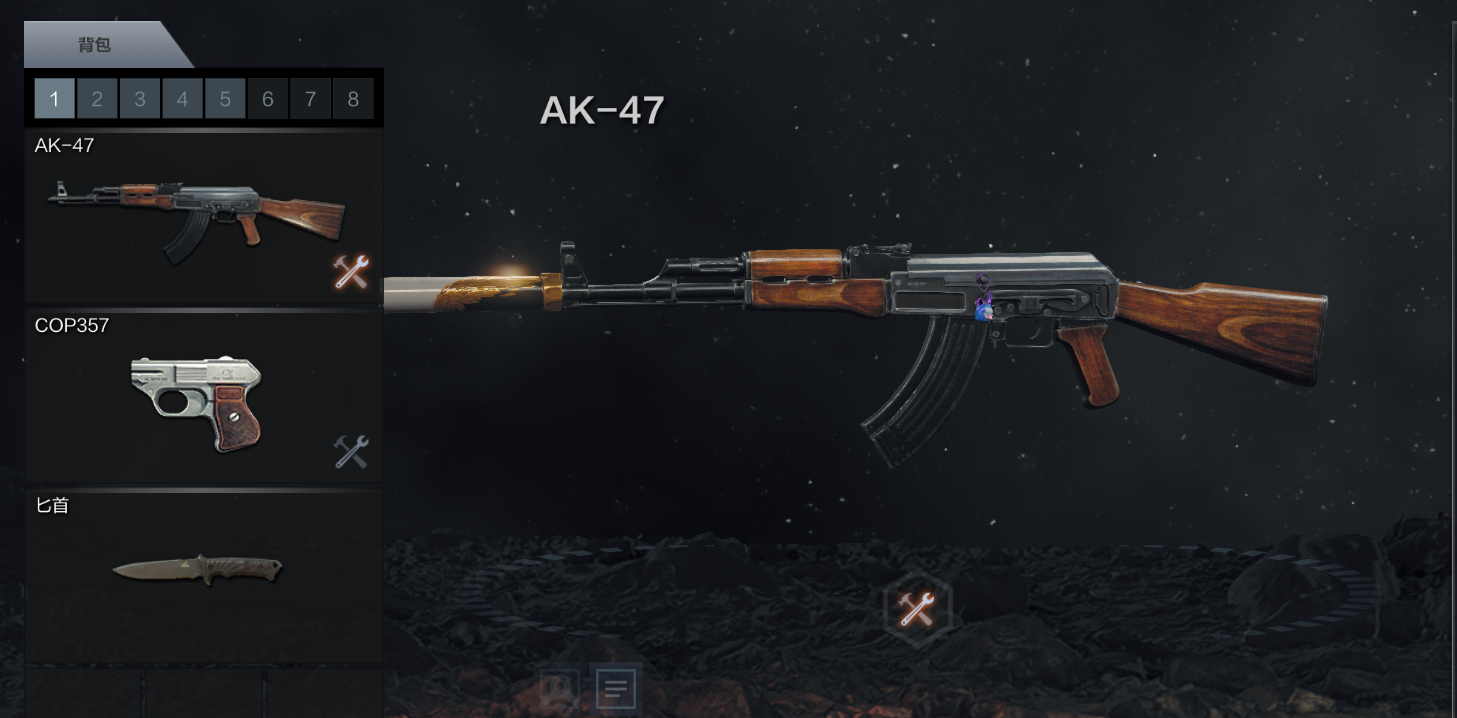
Task: Click the faded camera view icon
Action: pos(560,688)
